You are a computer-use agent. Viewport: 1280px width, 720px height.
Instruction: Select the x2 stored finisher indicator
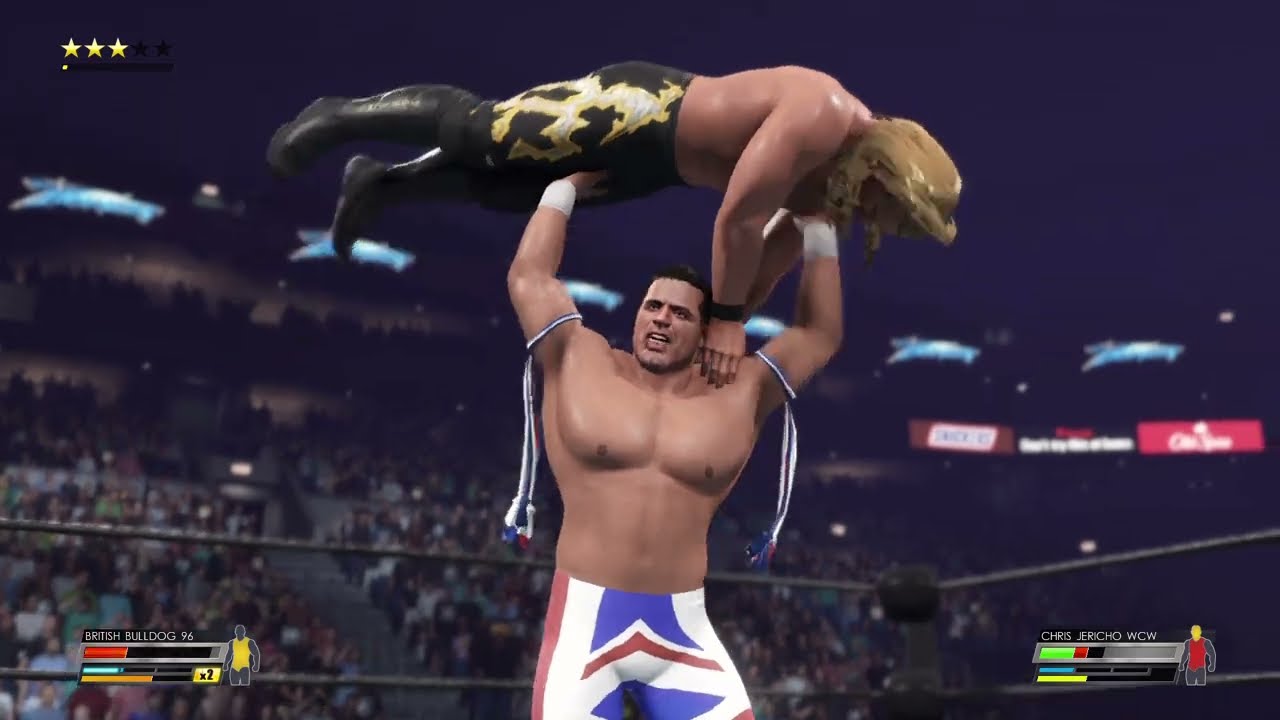pyautogui.click(x=207, y=675)
